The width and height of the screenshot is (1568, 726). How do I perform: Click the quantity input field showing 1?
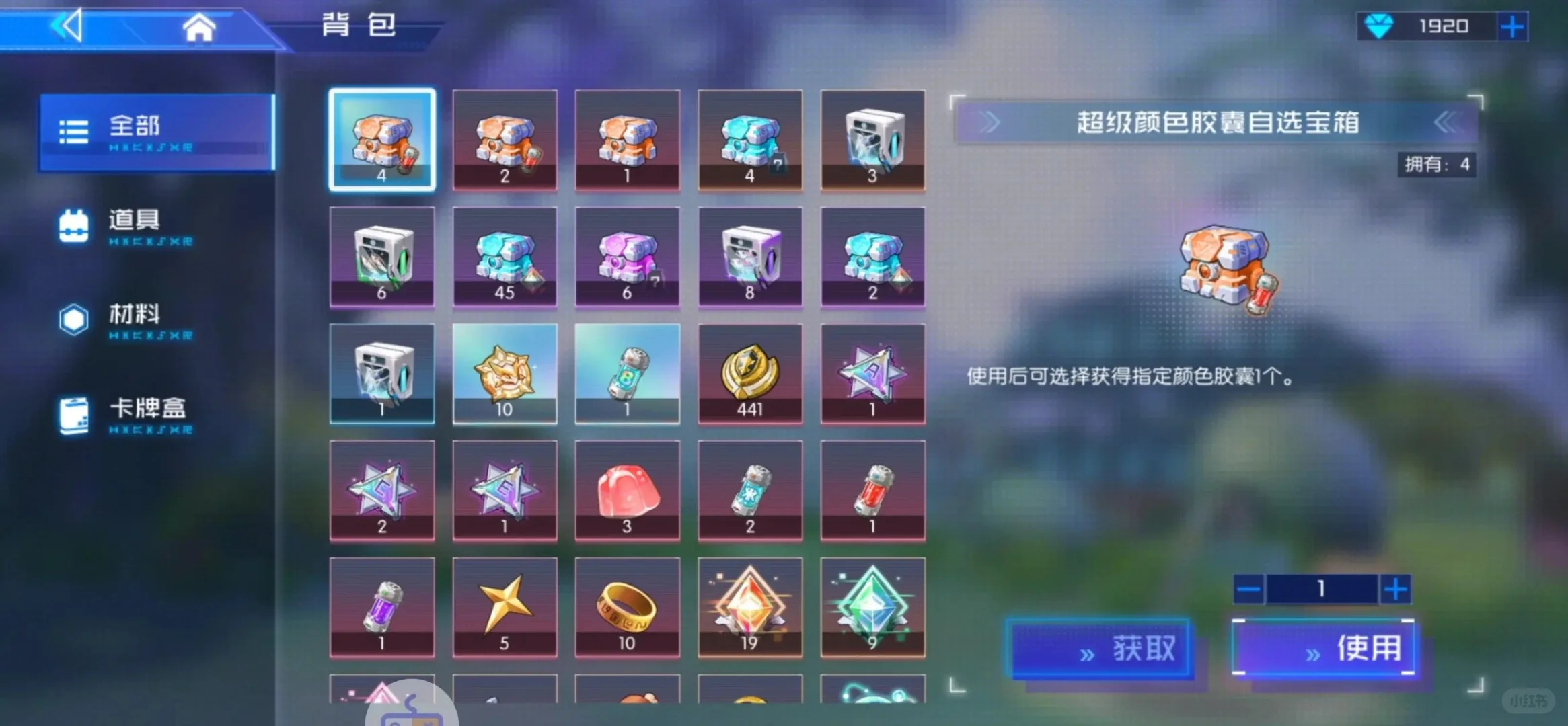(x=1322, y=589)
